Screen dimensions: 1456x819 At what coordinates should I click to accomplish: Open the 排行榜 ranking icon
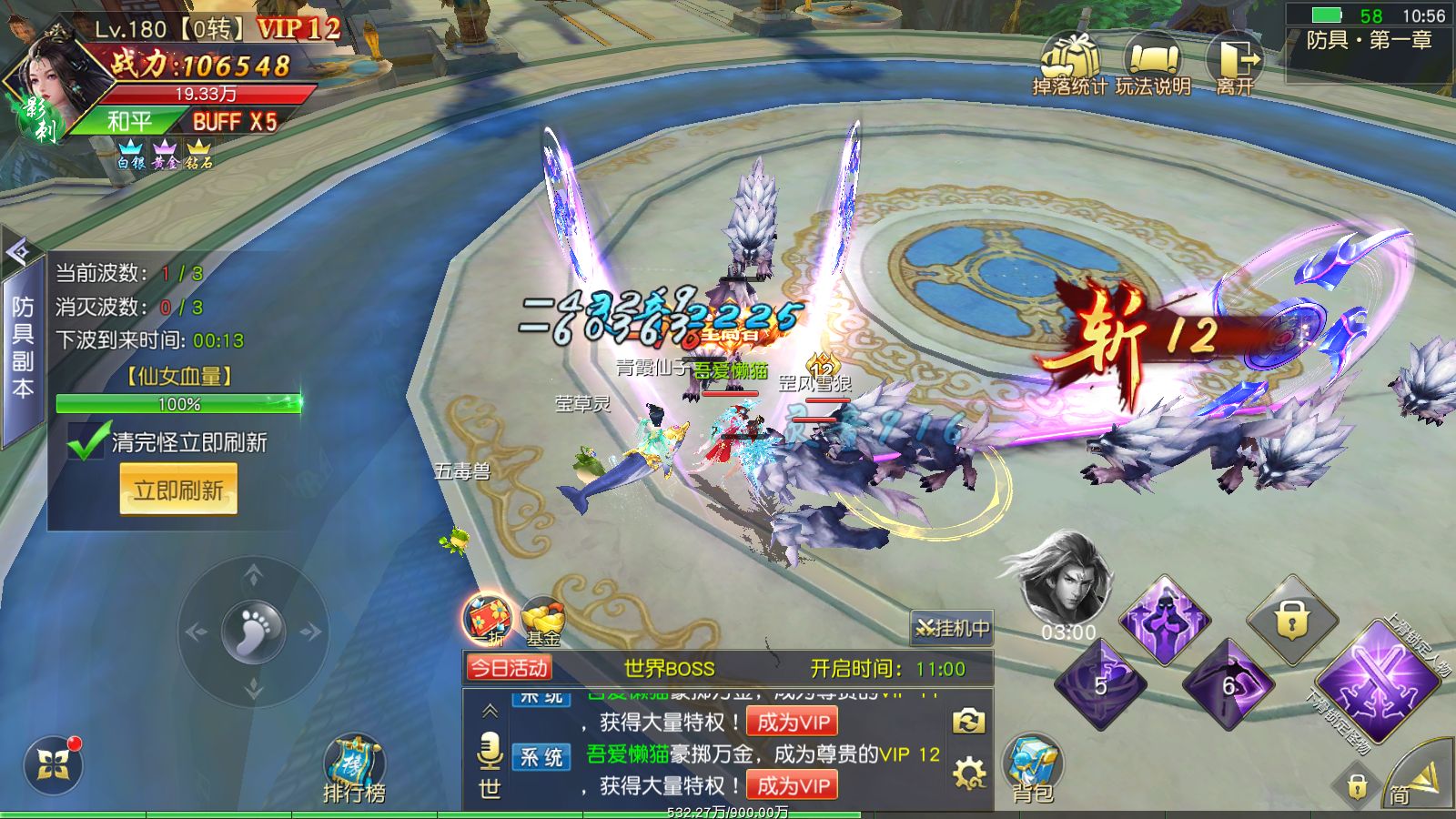tap(354, 769)
